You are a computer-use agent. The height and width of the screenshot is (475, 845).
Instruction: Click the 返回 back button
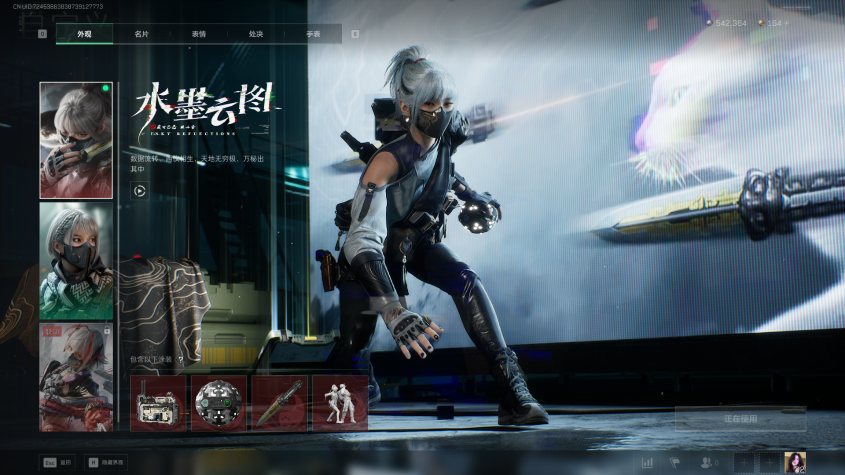pos(57,463)
